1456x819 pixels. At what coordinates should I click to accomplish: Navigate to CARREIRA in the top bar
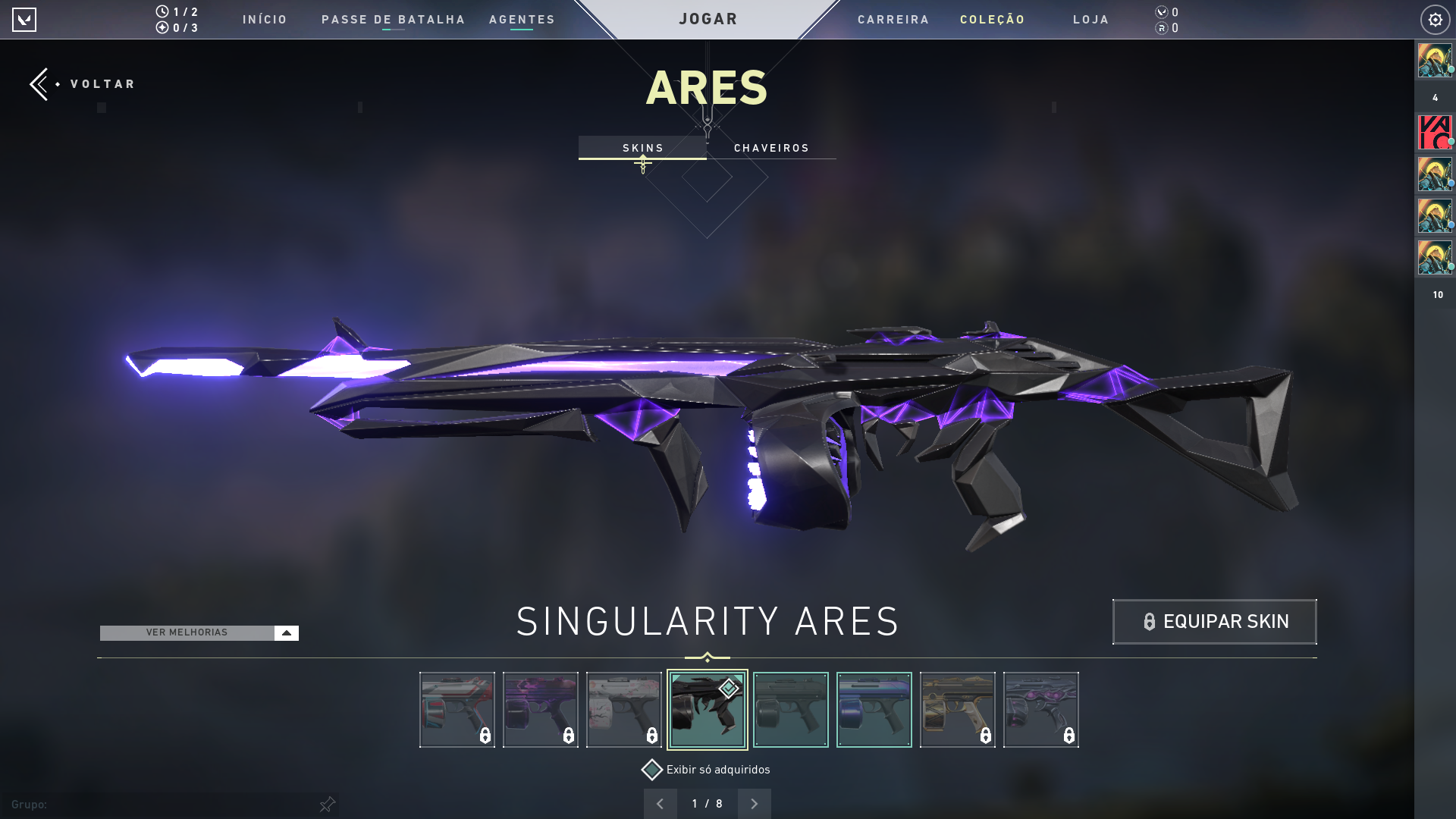893,20
